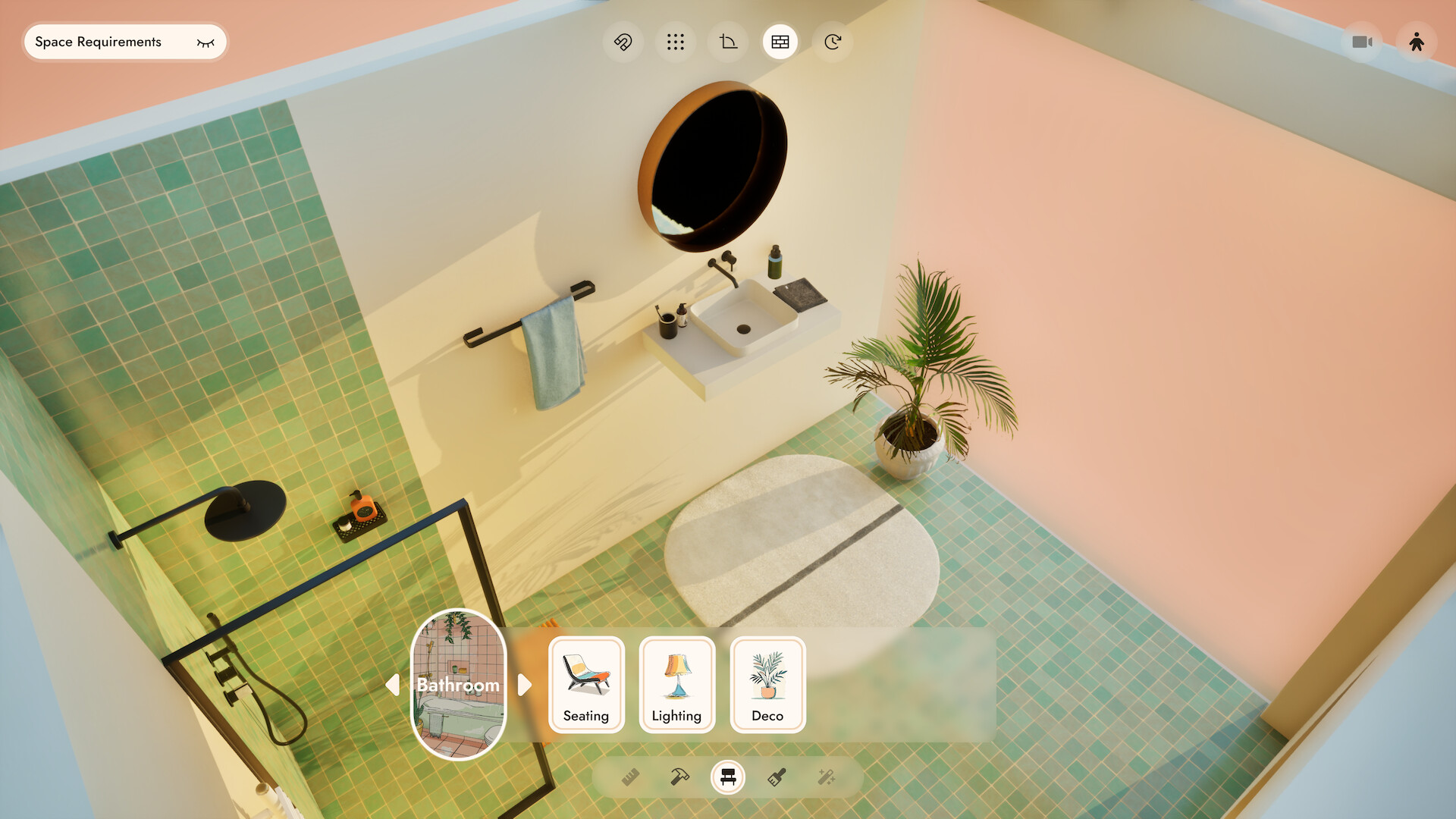Open the grid layout tool

coord(676,42)
